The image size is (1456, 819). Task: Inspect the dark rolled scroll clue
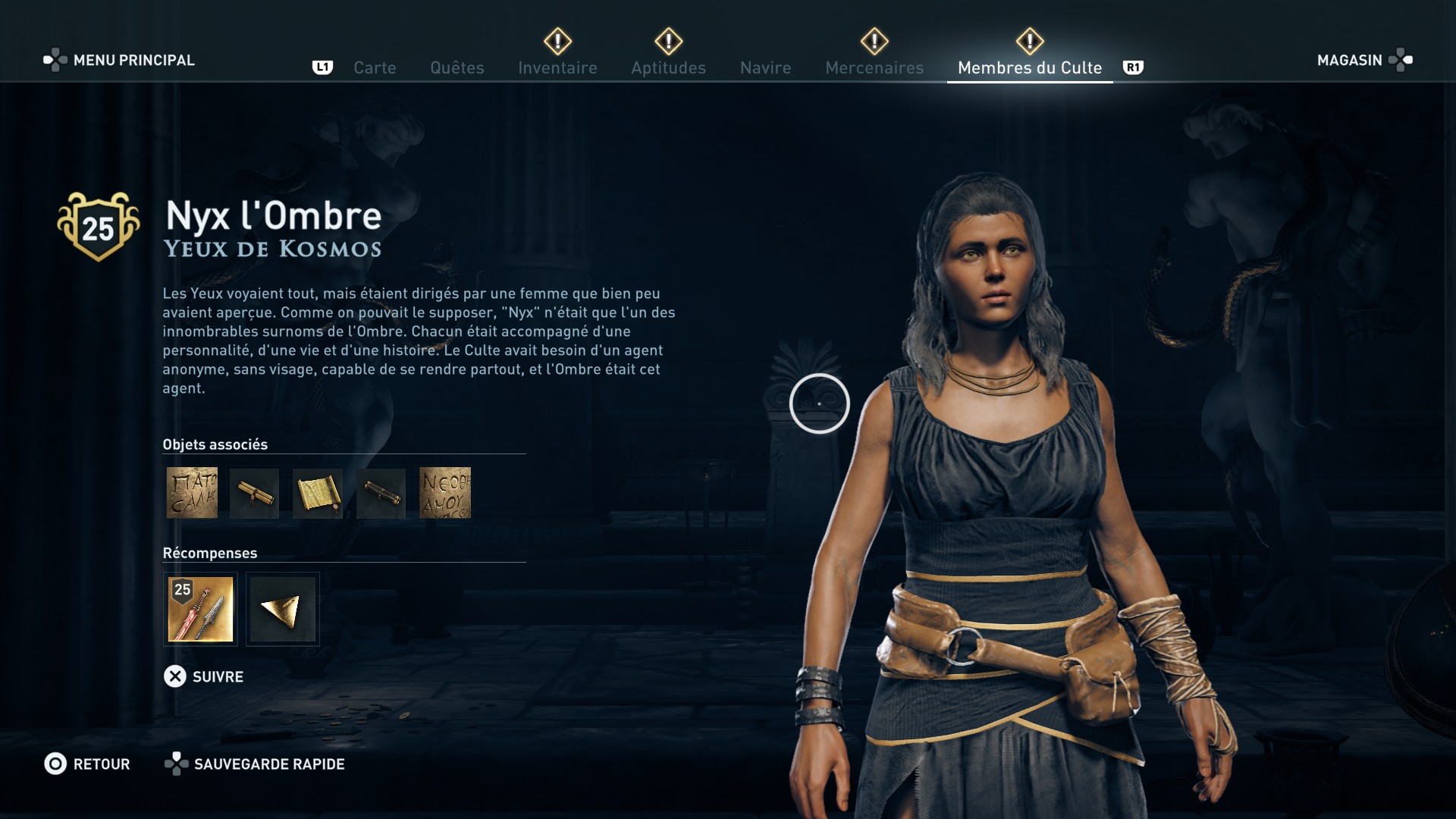pos(381,493)
